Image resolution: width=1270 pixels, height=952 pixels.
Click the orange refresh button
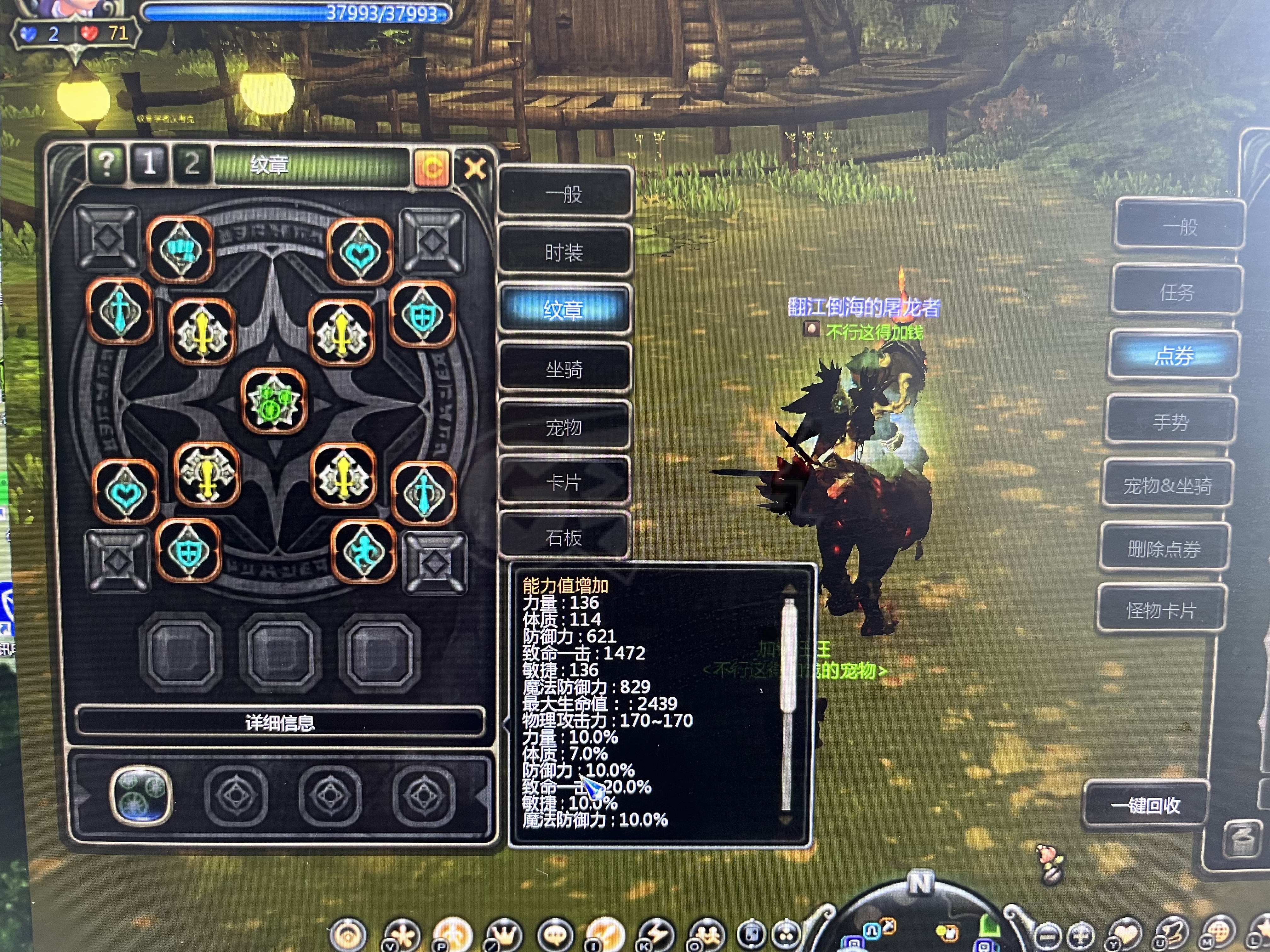431,168
